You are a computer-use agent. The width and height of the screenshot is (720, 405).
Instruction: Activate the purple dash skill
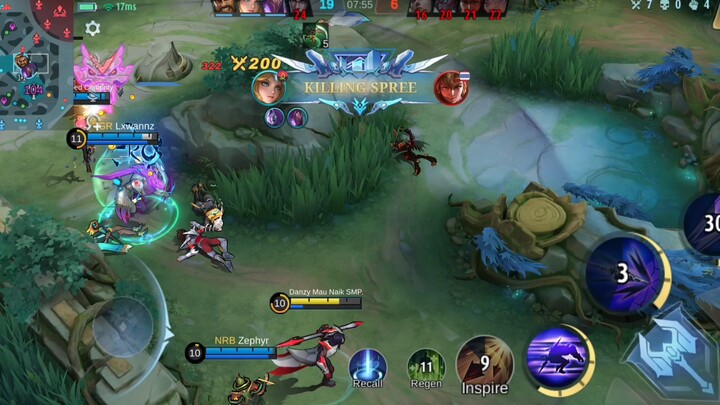[x=558, y=359]
